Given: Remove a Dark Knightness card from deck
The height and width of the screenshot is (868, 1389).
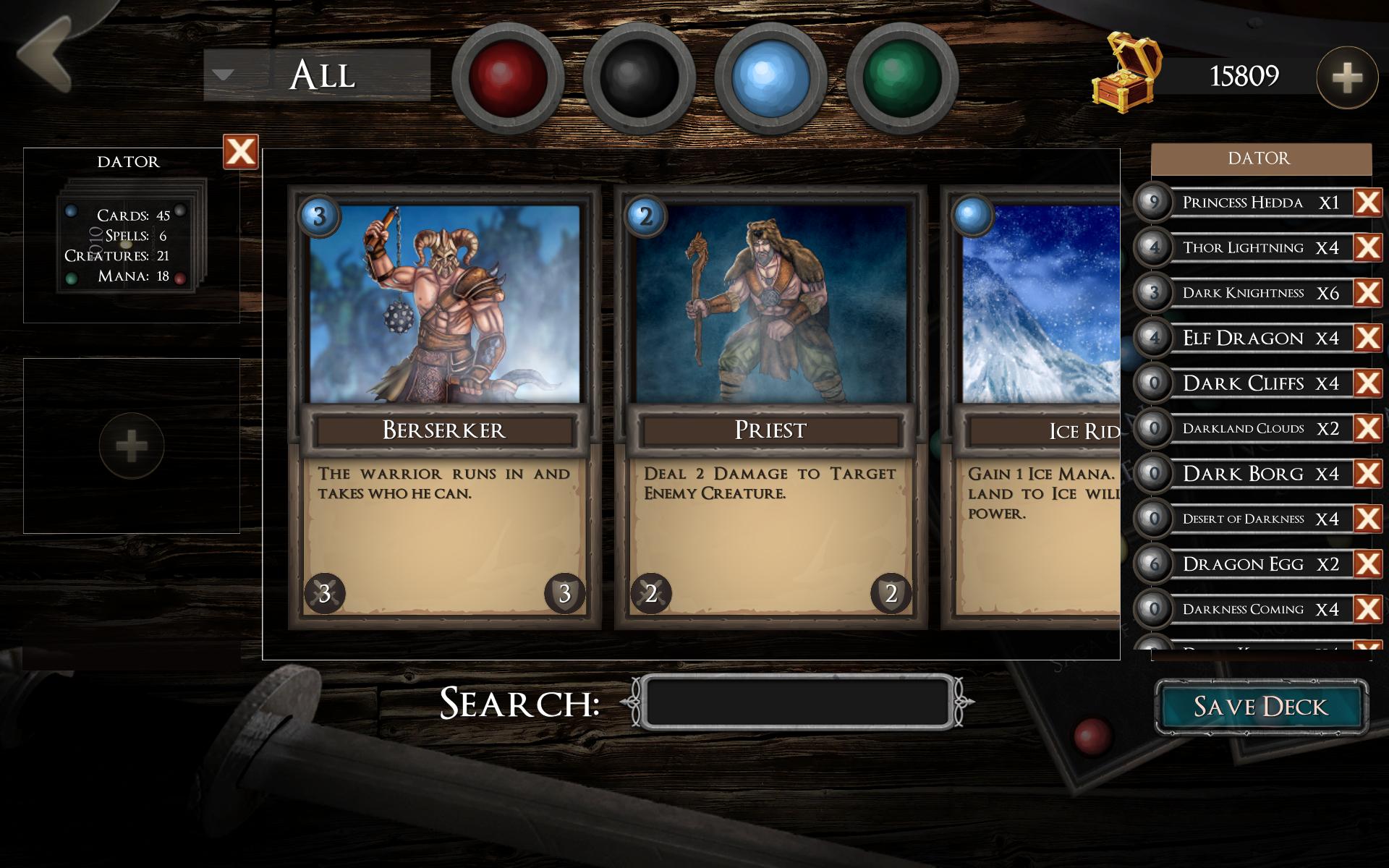Looking at the screenshot, I should tap(1367, 293).
